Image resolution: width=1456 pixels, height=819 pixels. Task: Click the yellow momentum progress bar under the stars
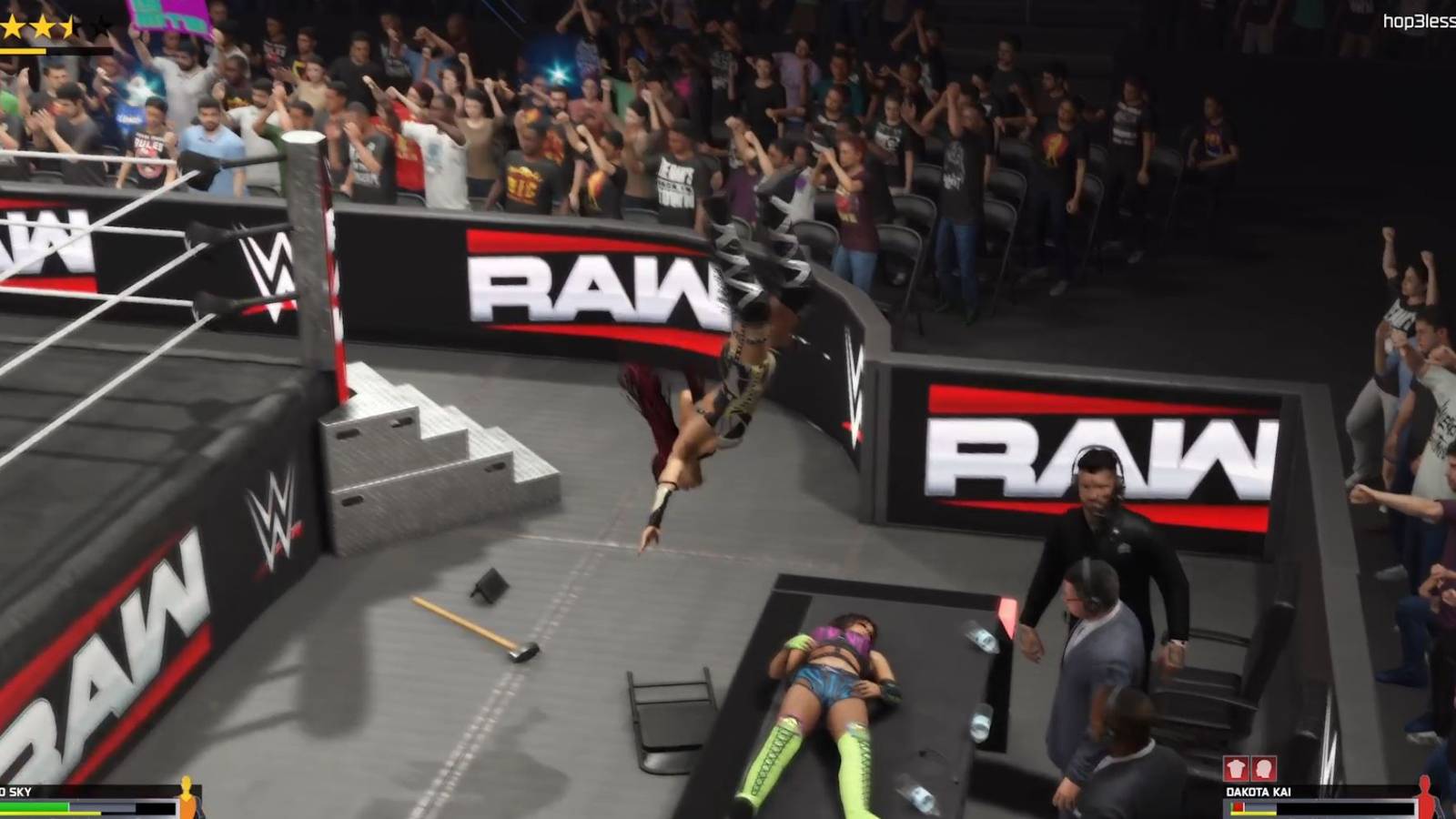23,50
